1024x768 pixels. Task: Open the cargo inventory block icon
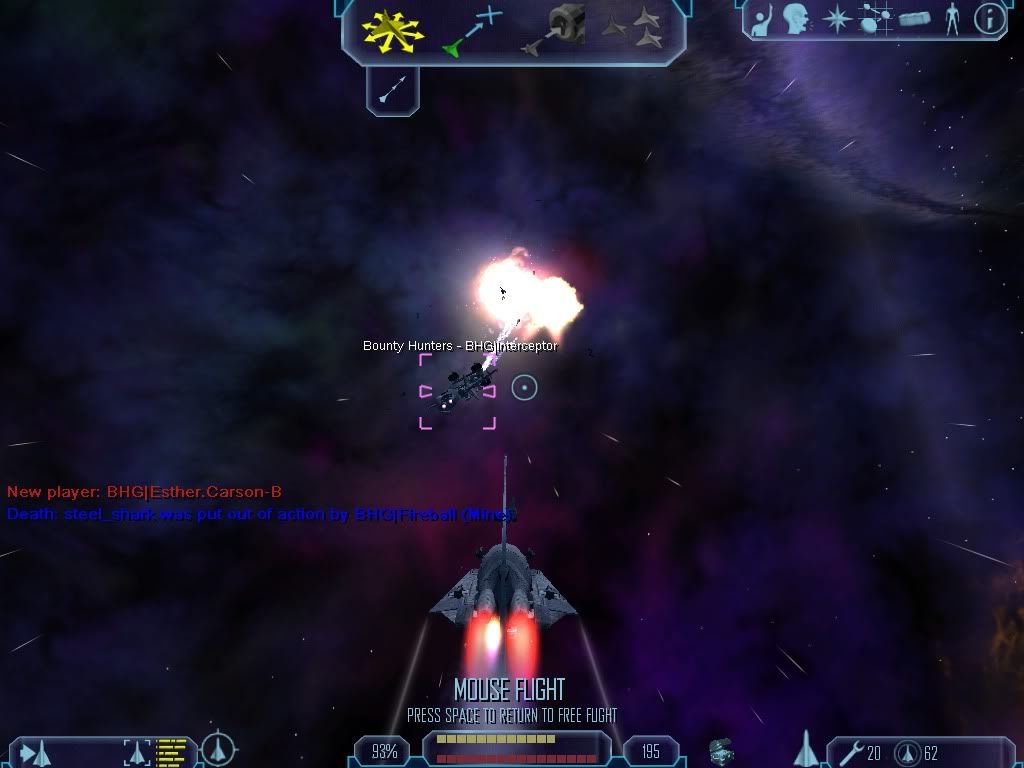[x=915, y=18]
